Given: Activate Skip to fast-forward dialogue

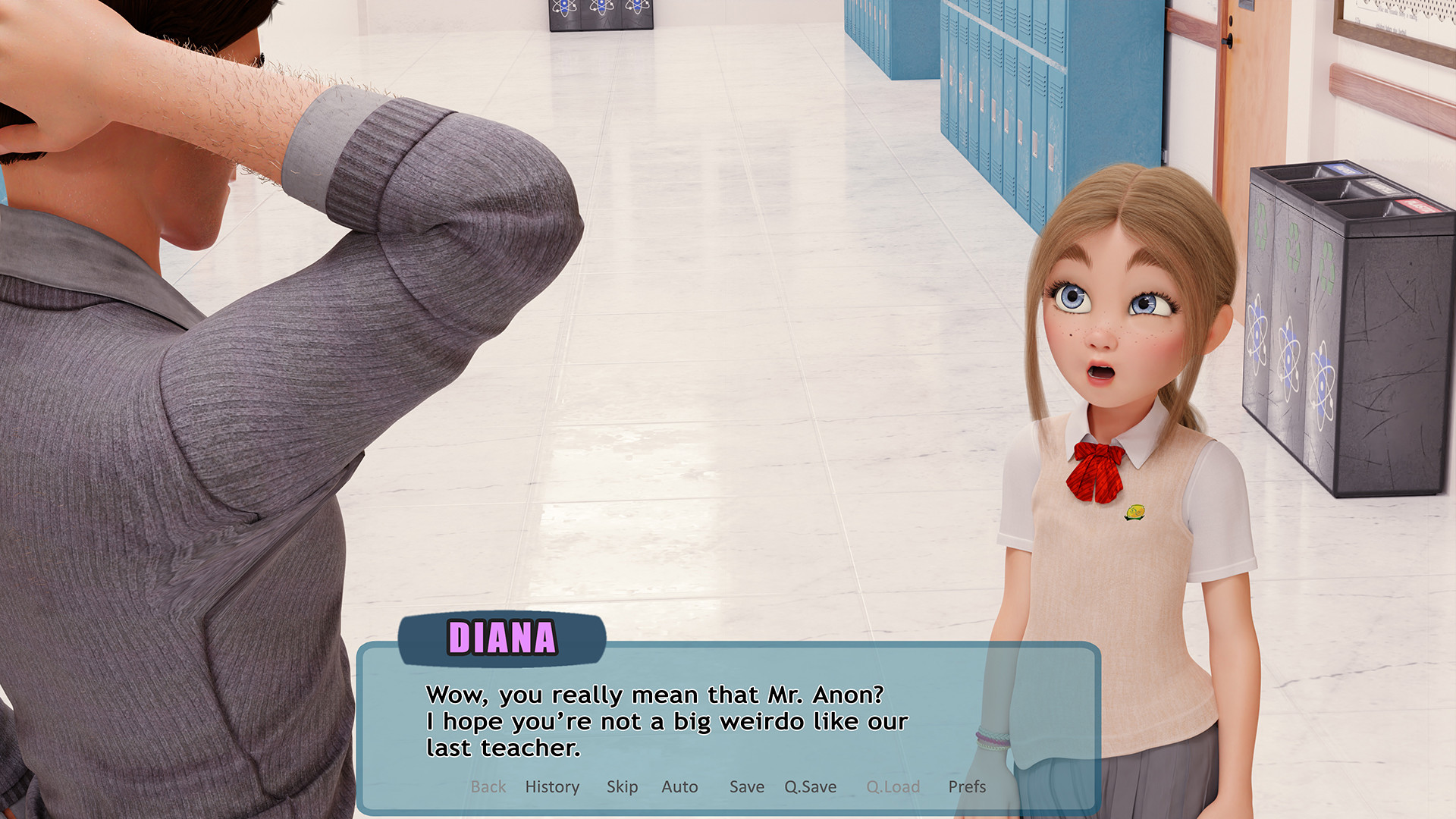Looking at the screenshot, I should [622, 786].
